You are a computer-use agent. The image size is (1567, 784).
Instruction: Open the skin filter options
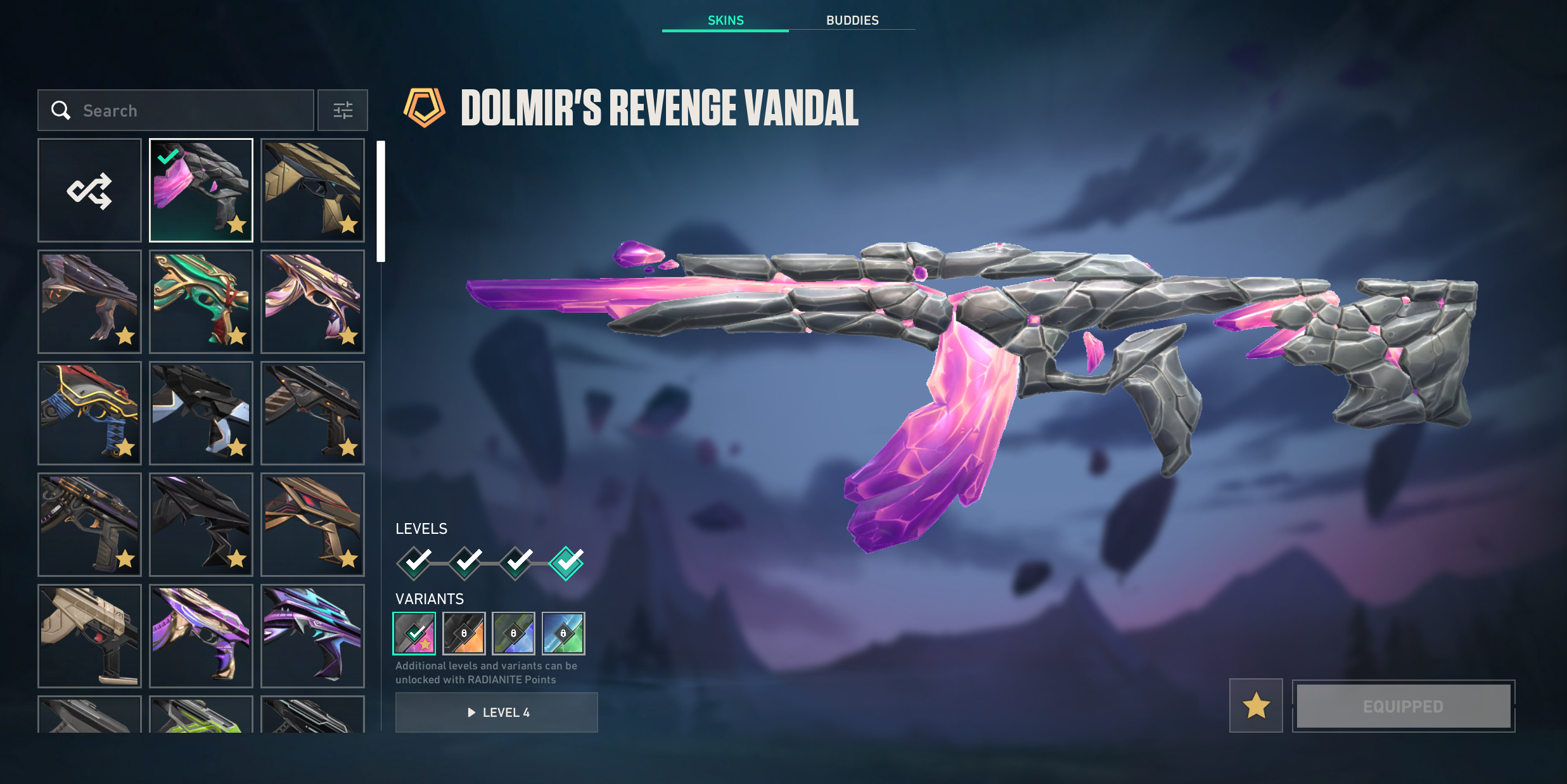(x=343, y=110)
